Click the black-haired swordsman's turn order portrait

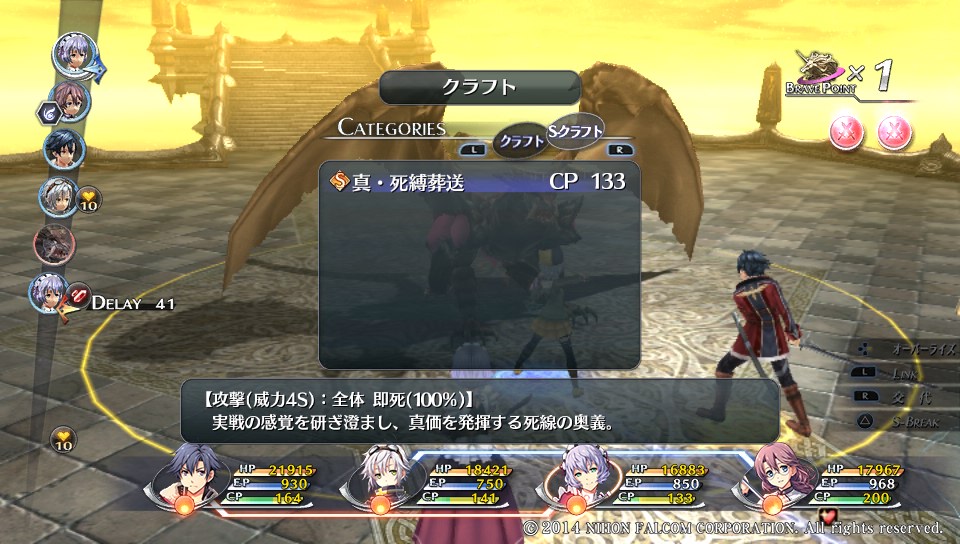(x=63, y=150)
